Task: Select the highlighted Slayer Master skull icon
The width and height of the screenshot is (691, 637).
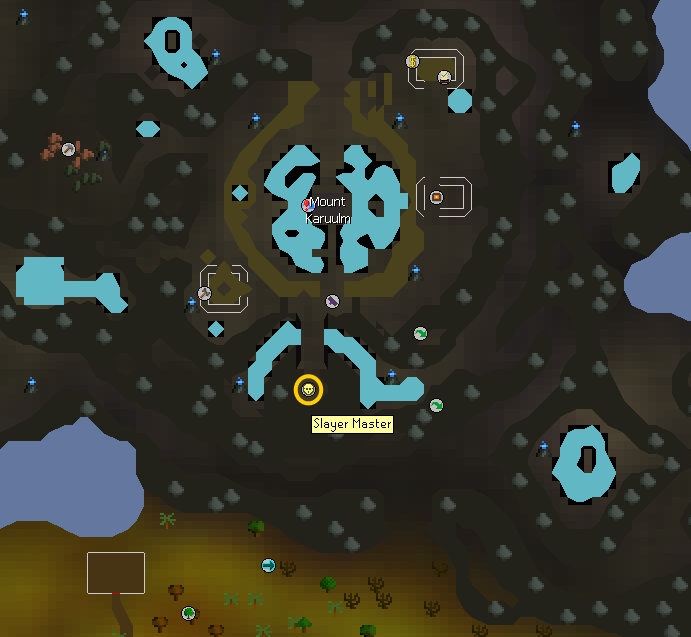Action: (308, 390)
